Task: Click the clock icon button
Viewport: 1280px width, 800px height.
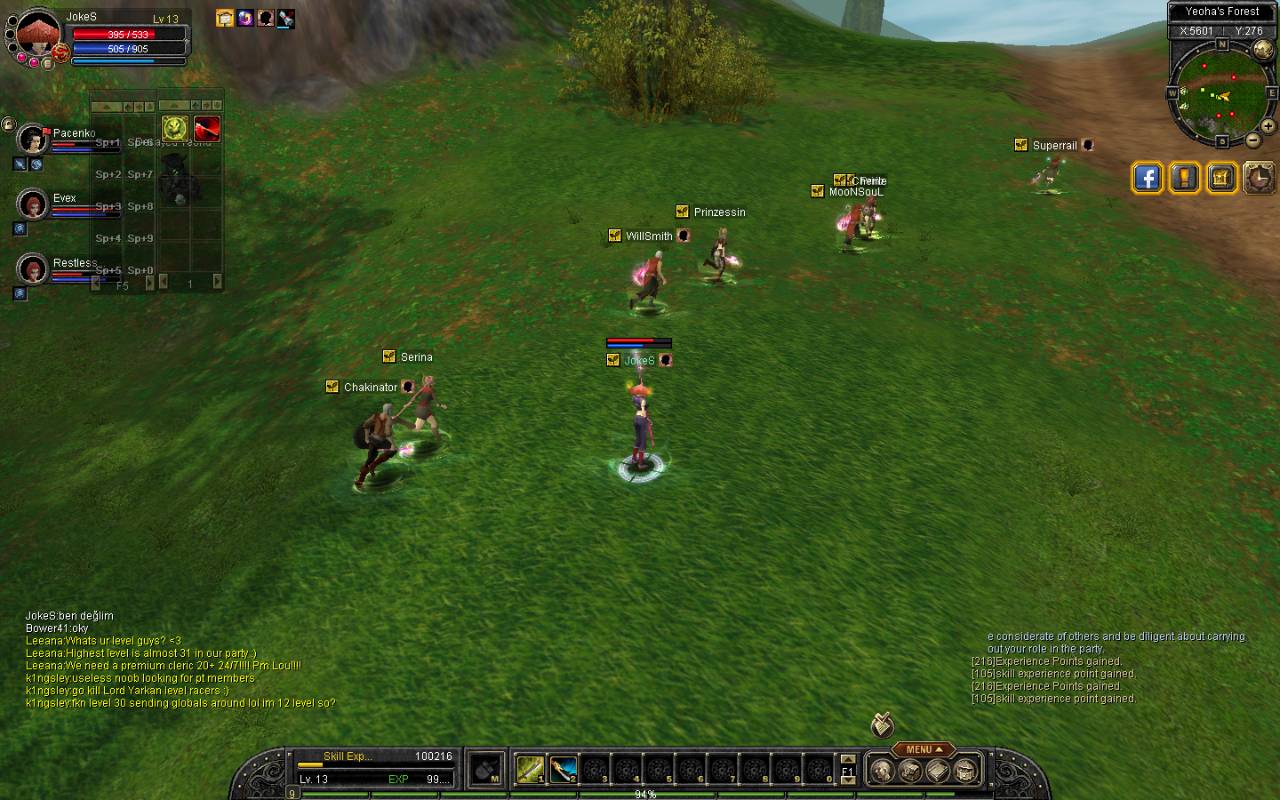Action: click(1259, 178)
